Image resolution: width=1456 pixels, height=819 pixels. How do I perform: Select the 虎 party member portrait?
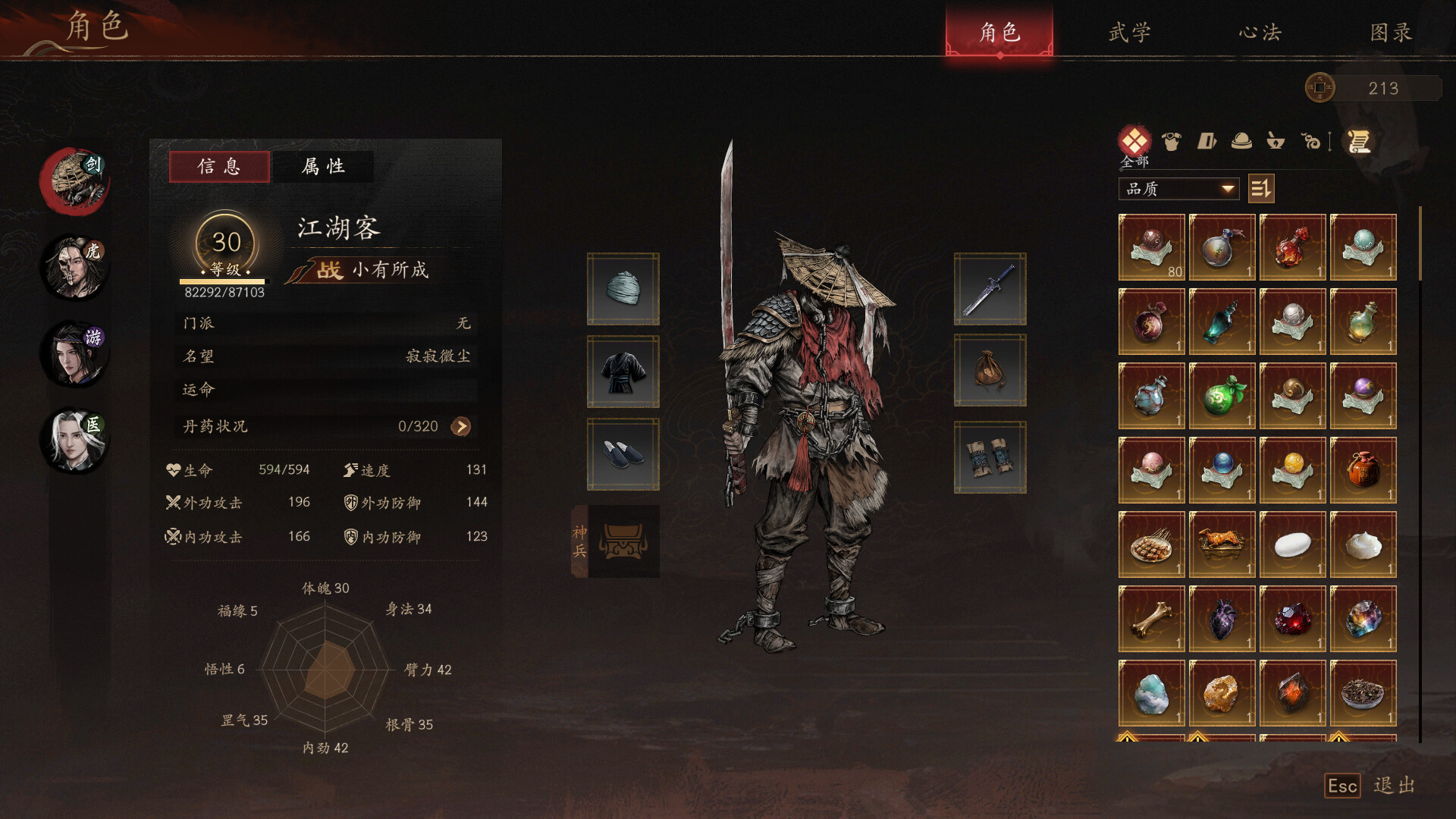[75, 267]
